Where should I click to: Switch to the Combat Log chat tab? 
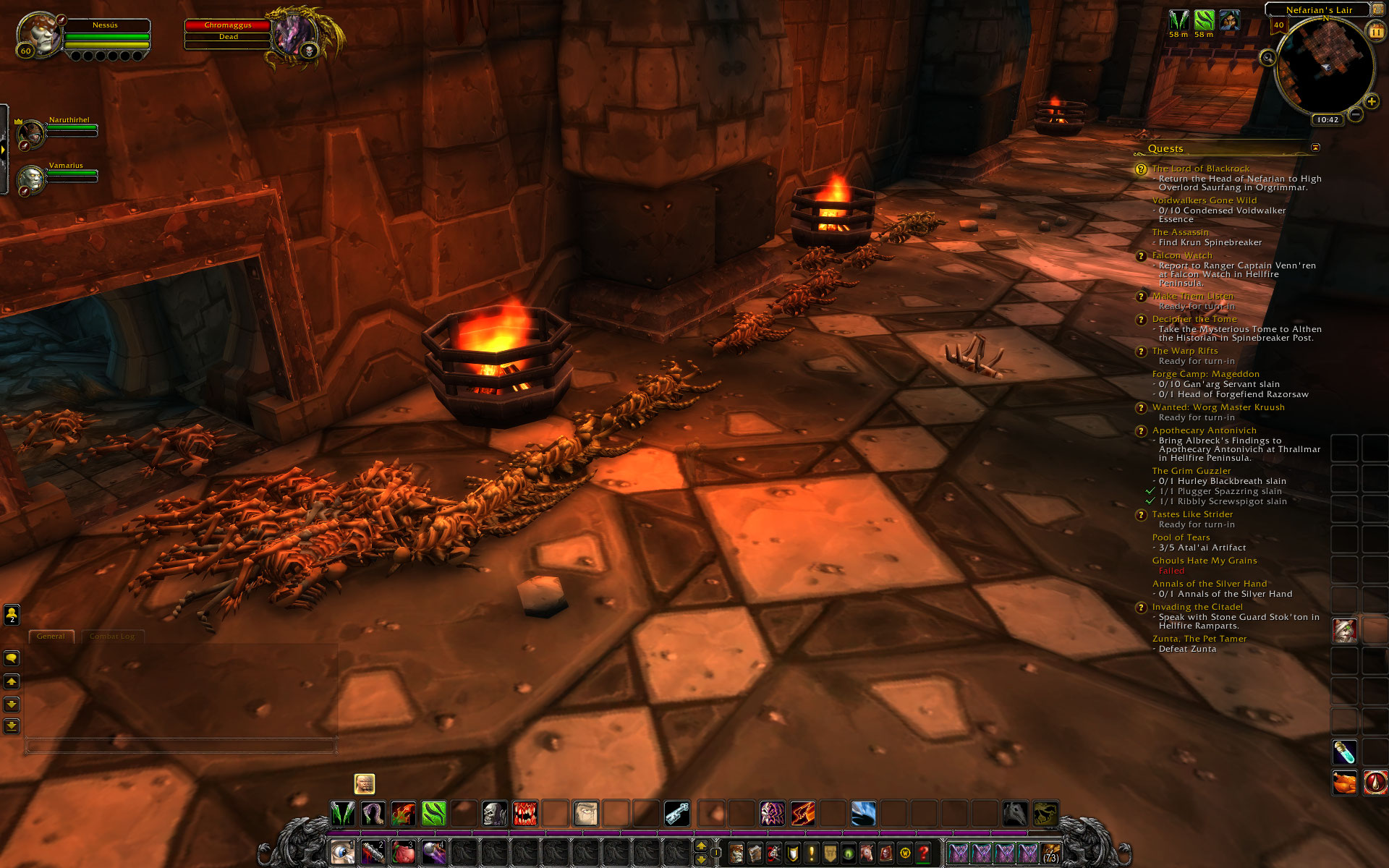click(x=112, y=637)
